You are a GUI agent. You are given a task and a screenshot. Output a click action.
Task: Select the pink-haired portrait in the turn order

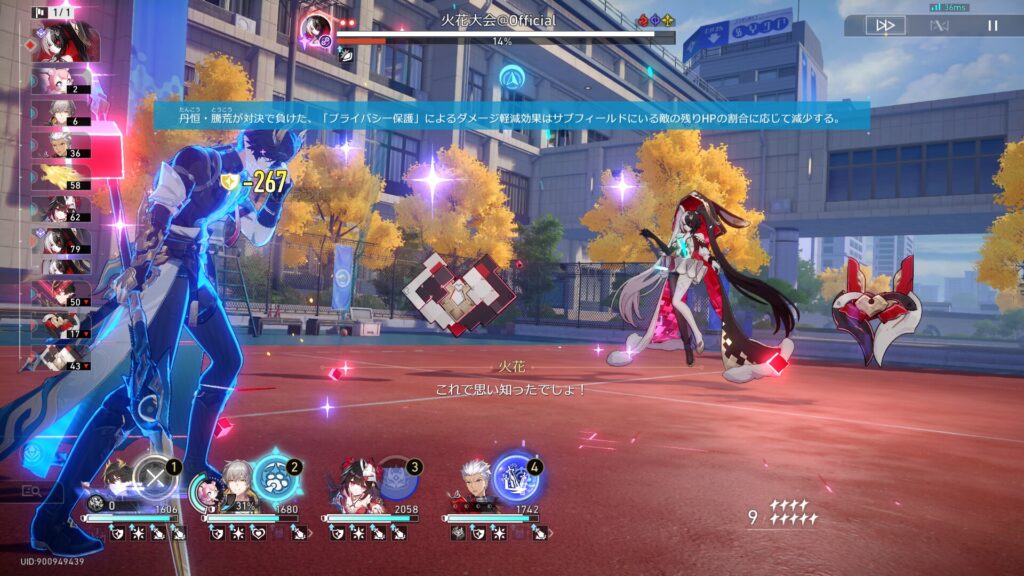coord(62,81)
